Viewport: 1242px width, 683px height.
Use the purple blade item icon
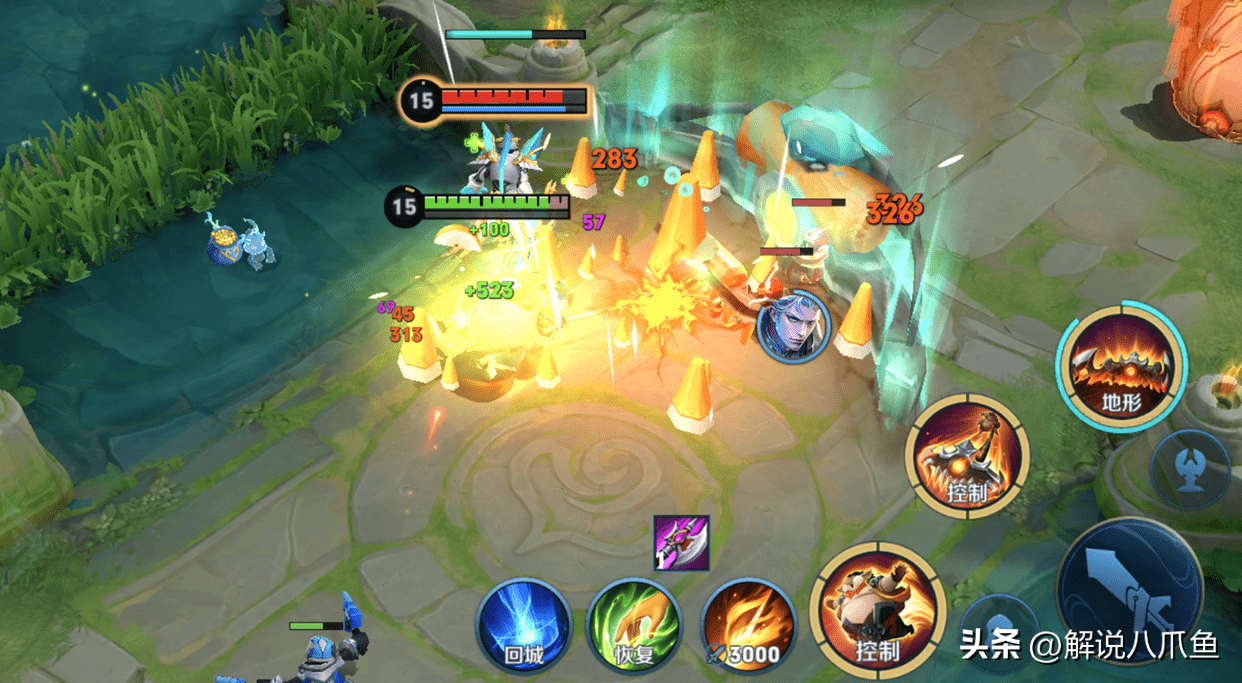tap(681, 543)
